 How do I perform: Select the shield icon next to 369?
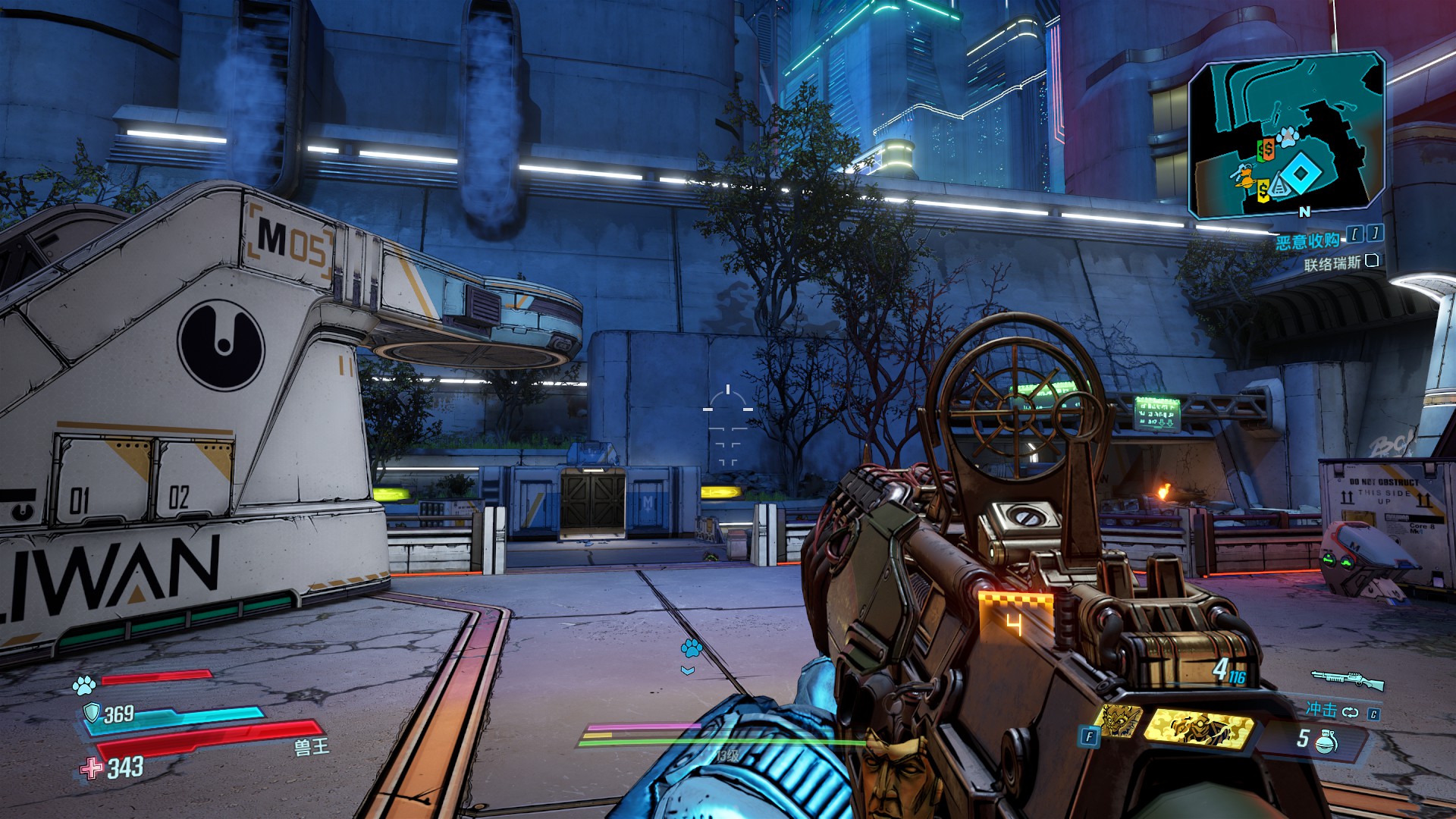click(93, 712)
